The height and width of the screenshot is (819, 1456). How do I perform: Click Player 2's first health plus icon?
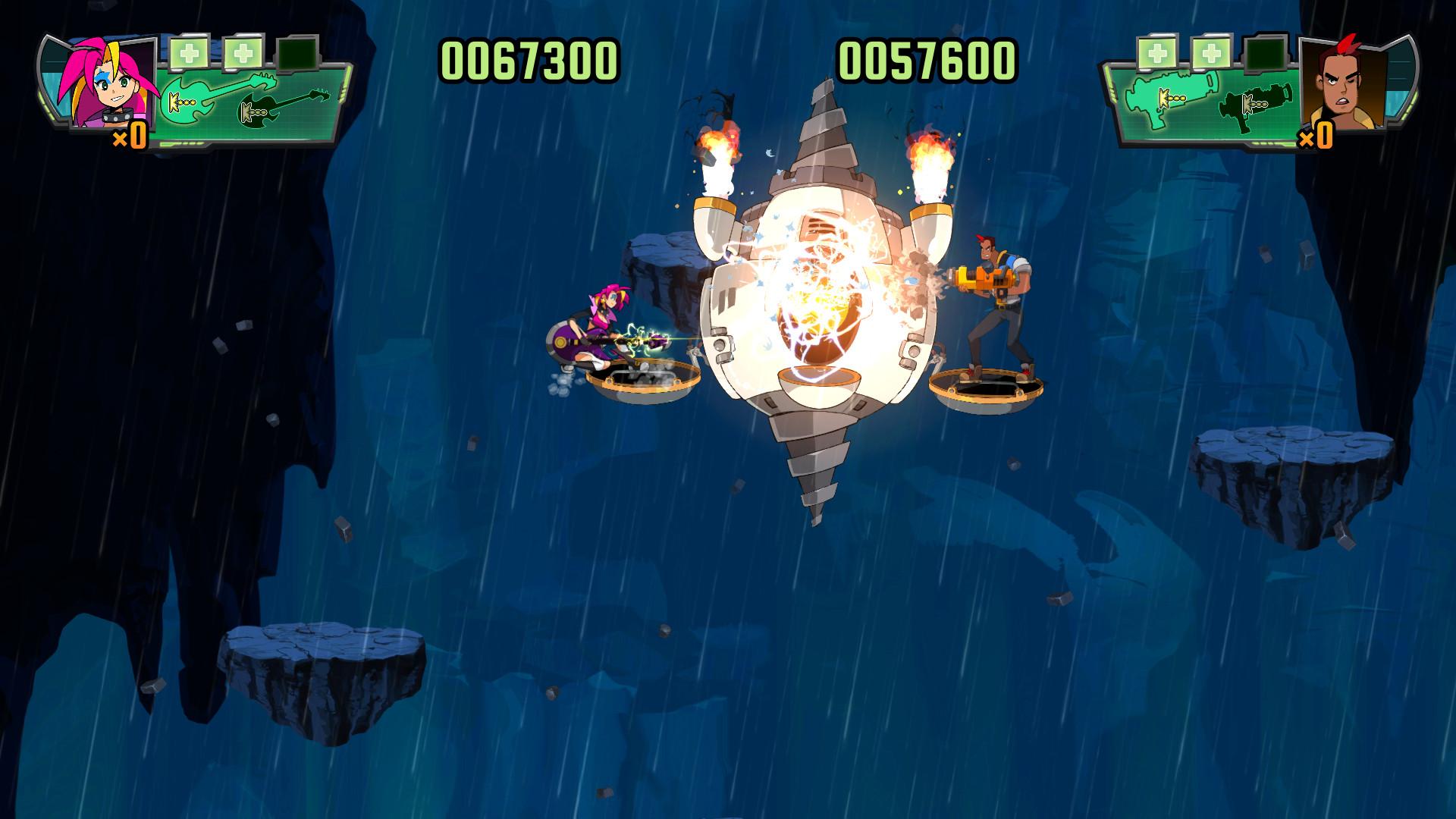click(1156, 52)
